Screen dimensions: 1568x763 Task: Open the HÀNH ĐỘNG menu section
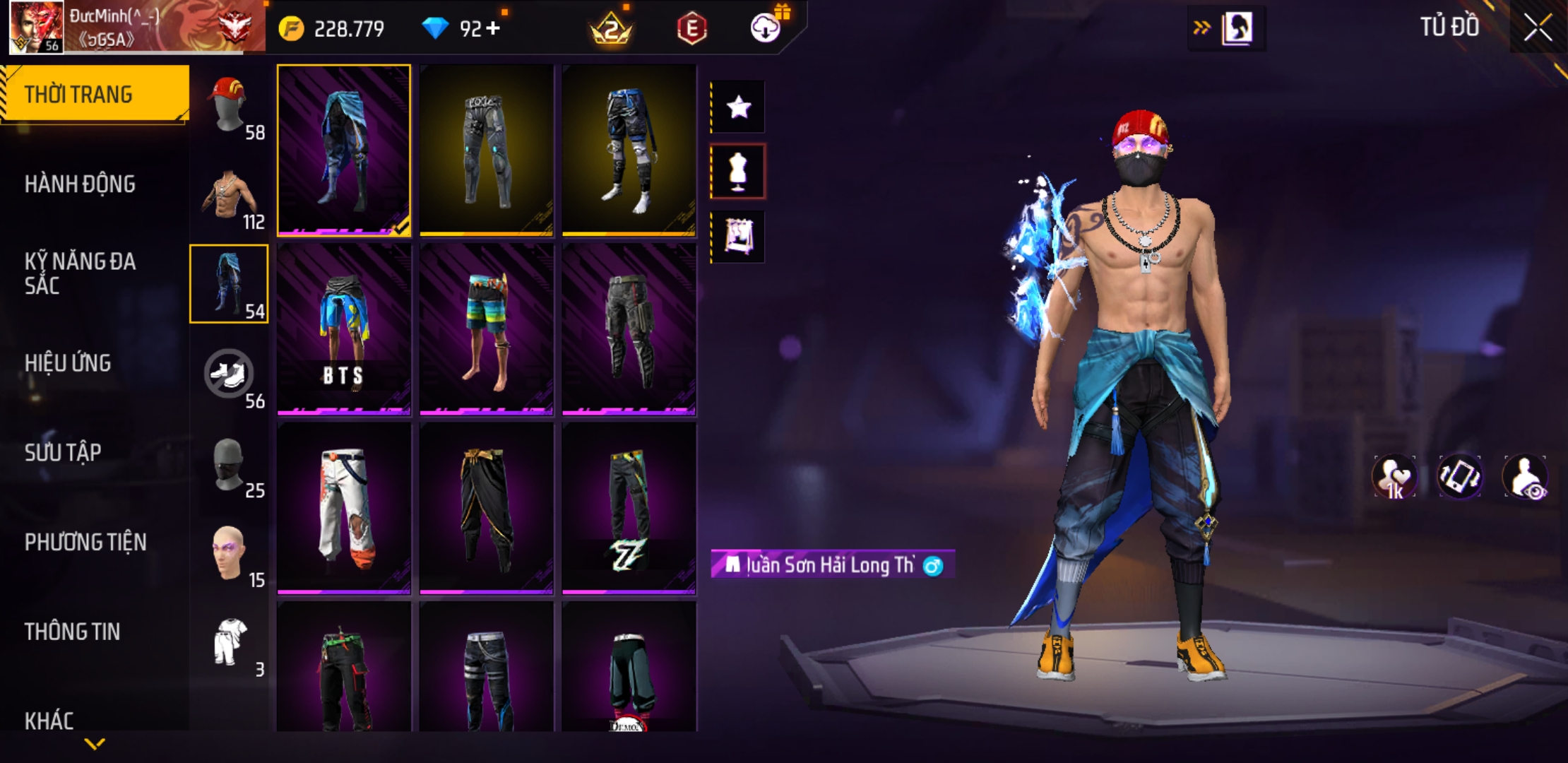point(80,184)
